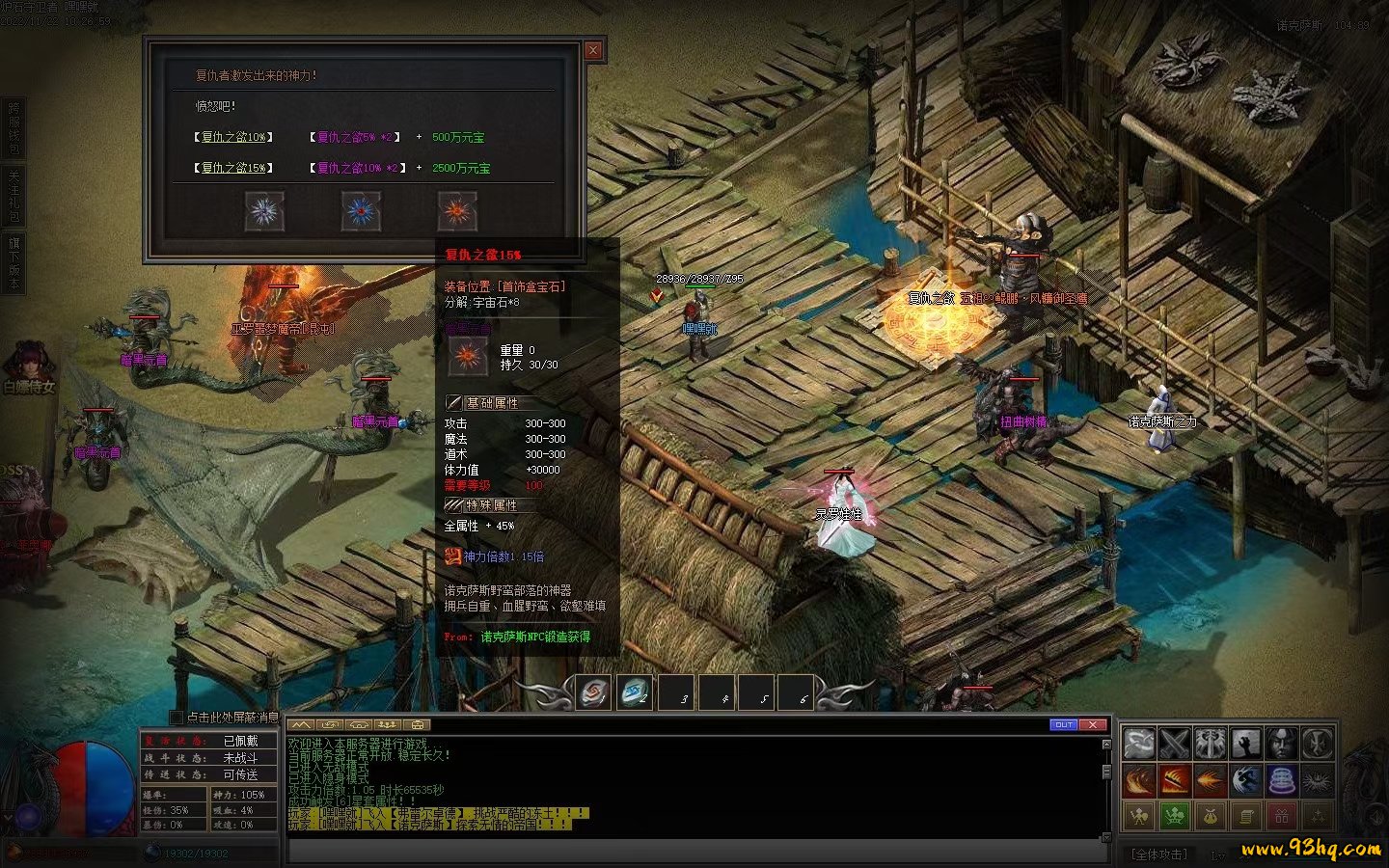This screenshot has width=1389, height=868.
Task: Select the blue gem icon in dialog
Action: [361, 211]
